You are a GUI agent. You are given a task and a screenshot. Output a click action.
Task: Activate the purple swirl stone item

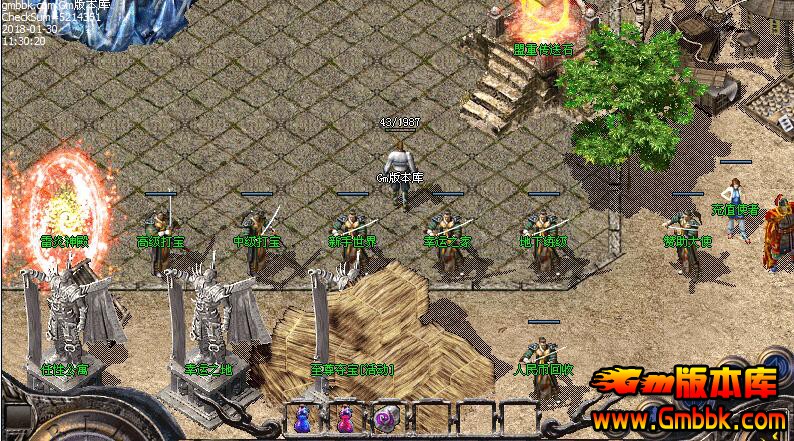coord(384,419)
